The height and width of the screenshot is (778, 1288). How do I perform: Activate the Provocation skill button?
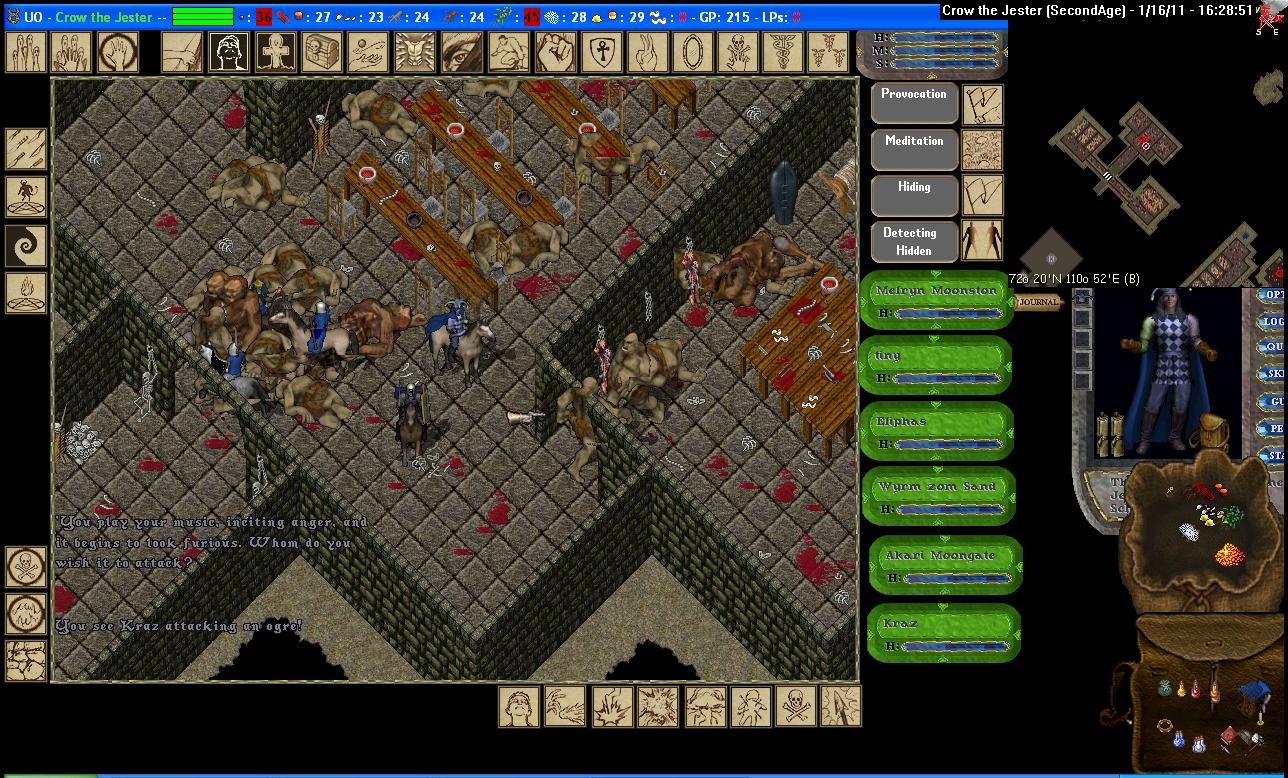click(x=914, y=103)
